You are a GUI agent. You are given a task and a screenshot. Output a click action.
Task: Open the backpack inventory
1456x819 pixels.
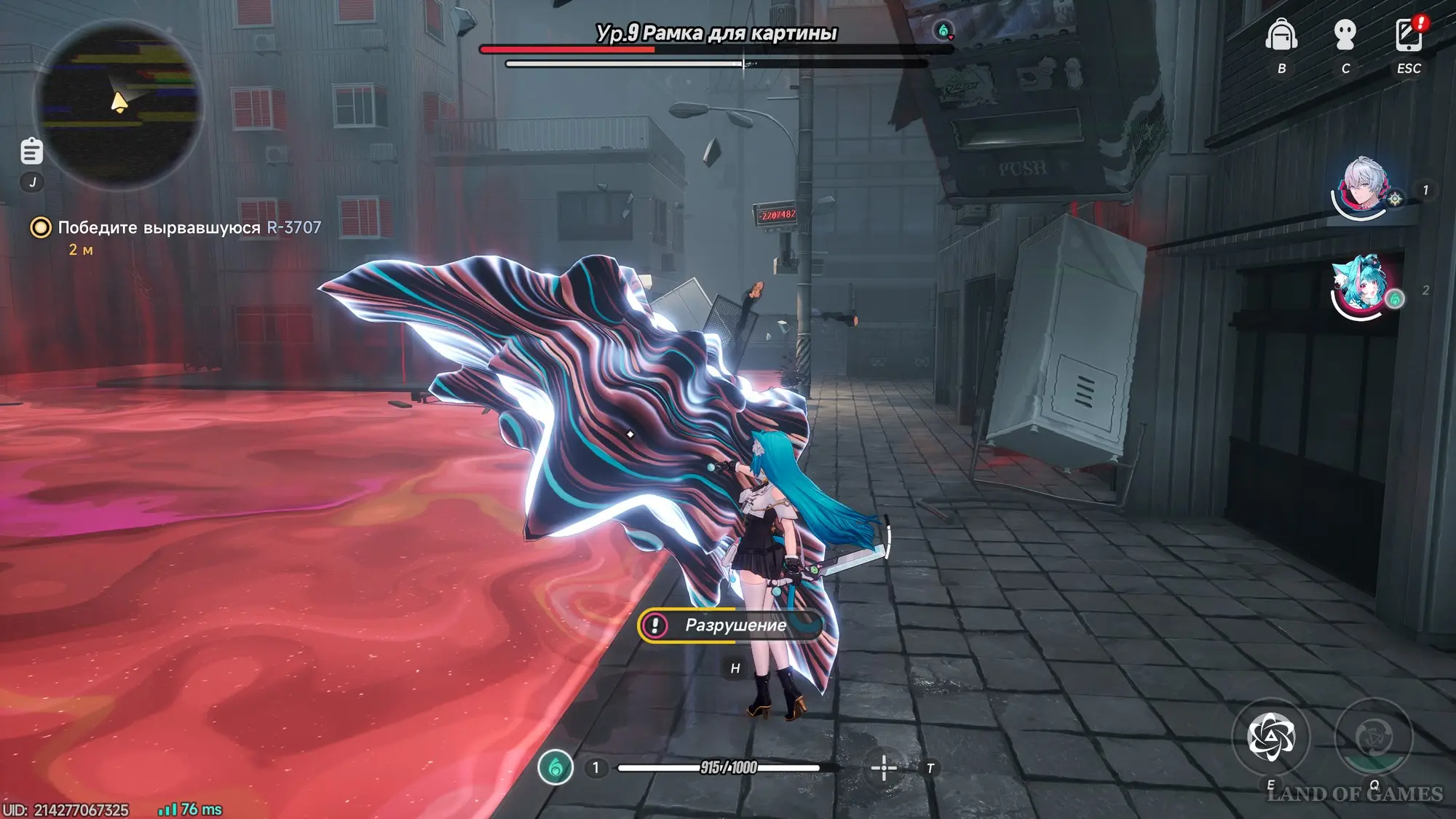1281,36
